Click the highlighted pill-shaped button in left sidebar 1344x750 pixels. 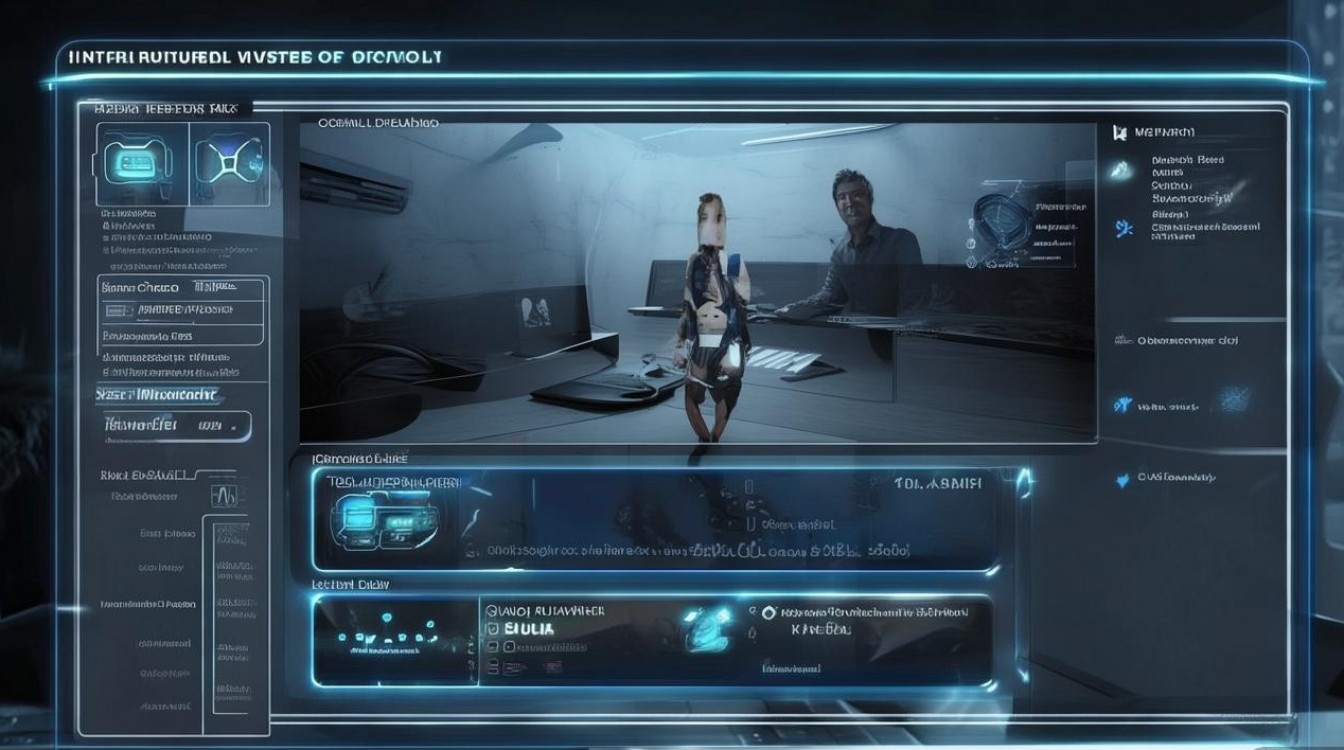177,426
